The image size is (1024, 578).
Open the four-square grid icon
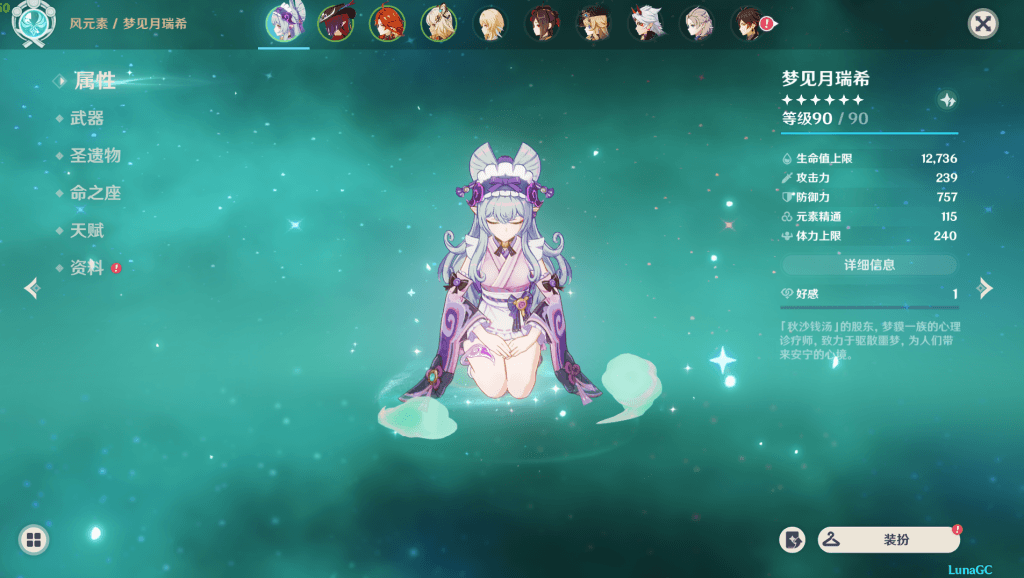[x=33, y=540]
